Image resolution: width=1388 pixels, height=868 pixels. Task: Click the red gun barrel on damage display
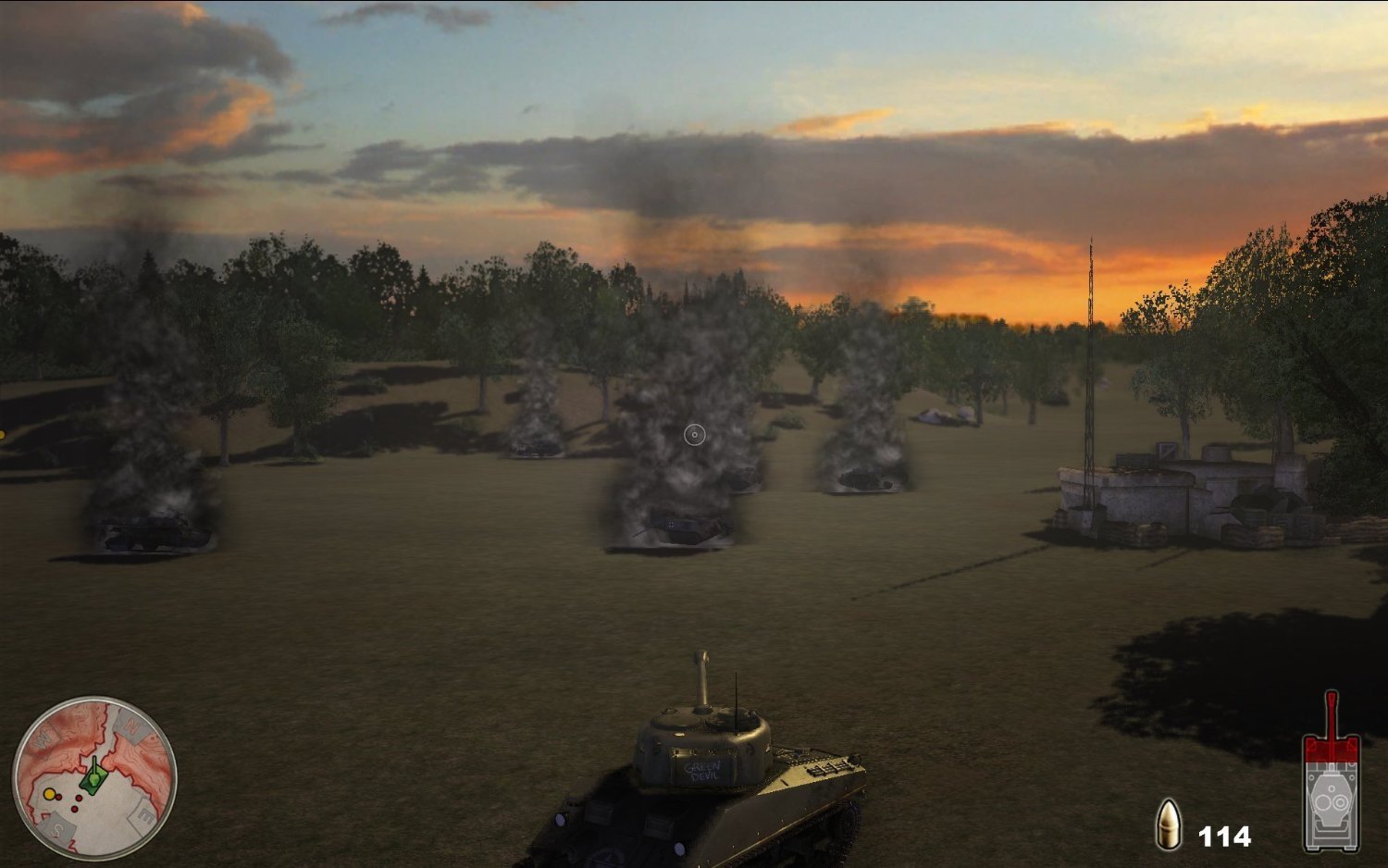1331,711
